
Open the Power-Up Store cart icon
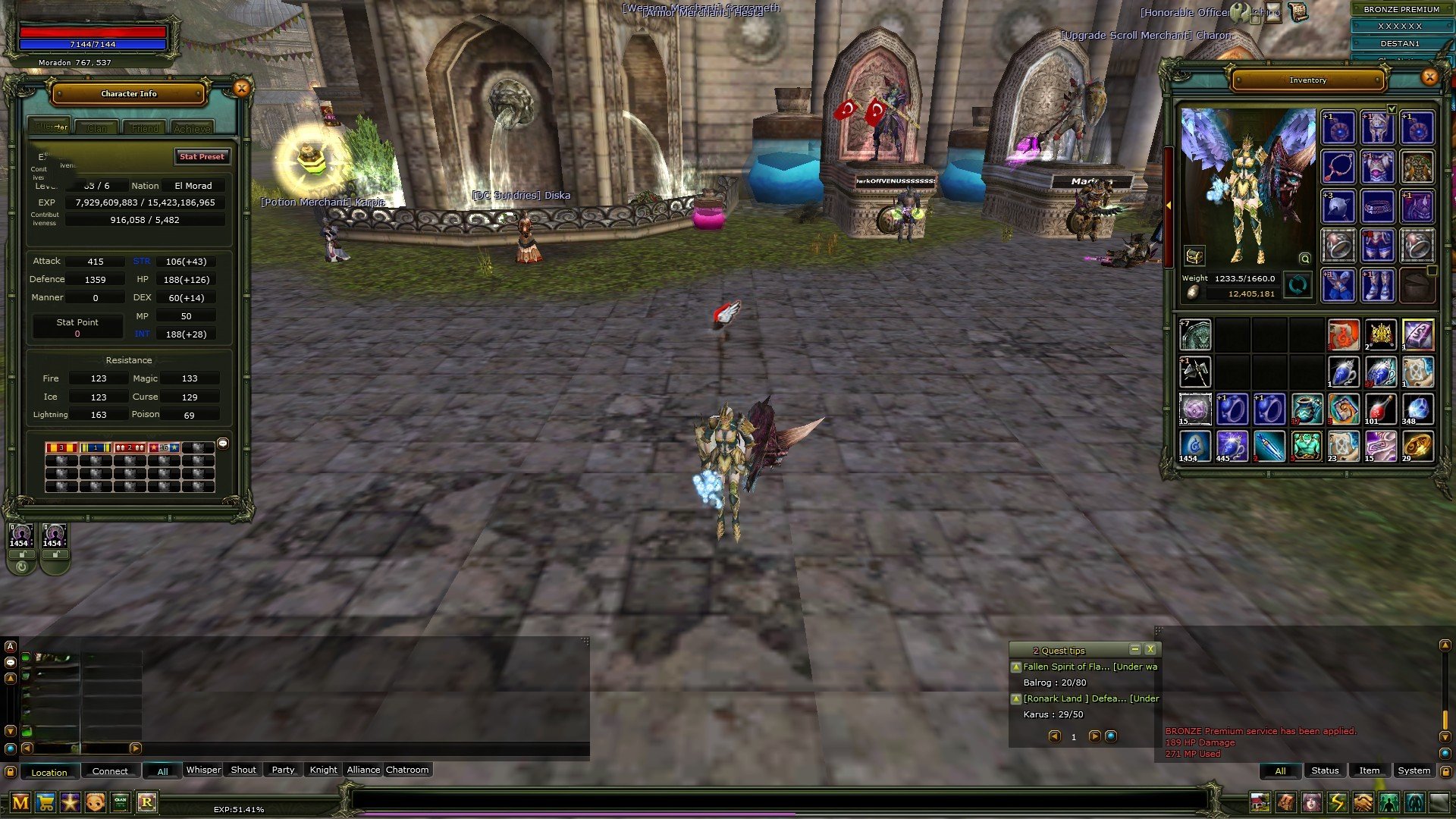coord(45,802)
